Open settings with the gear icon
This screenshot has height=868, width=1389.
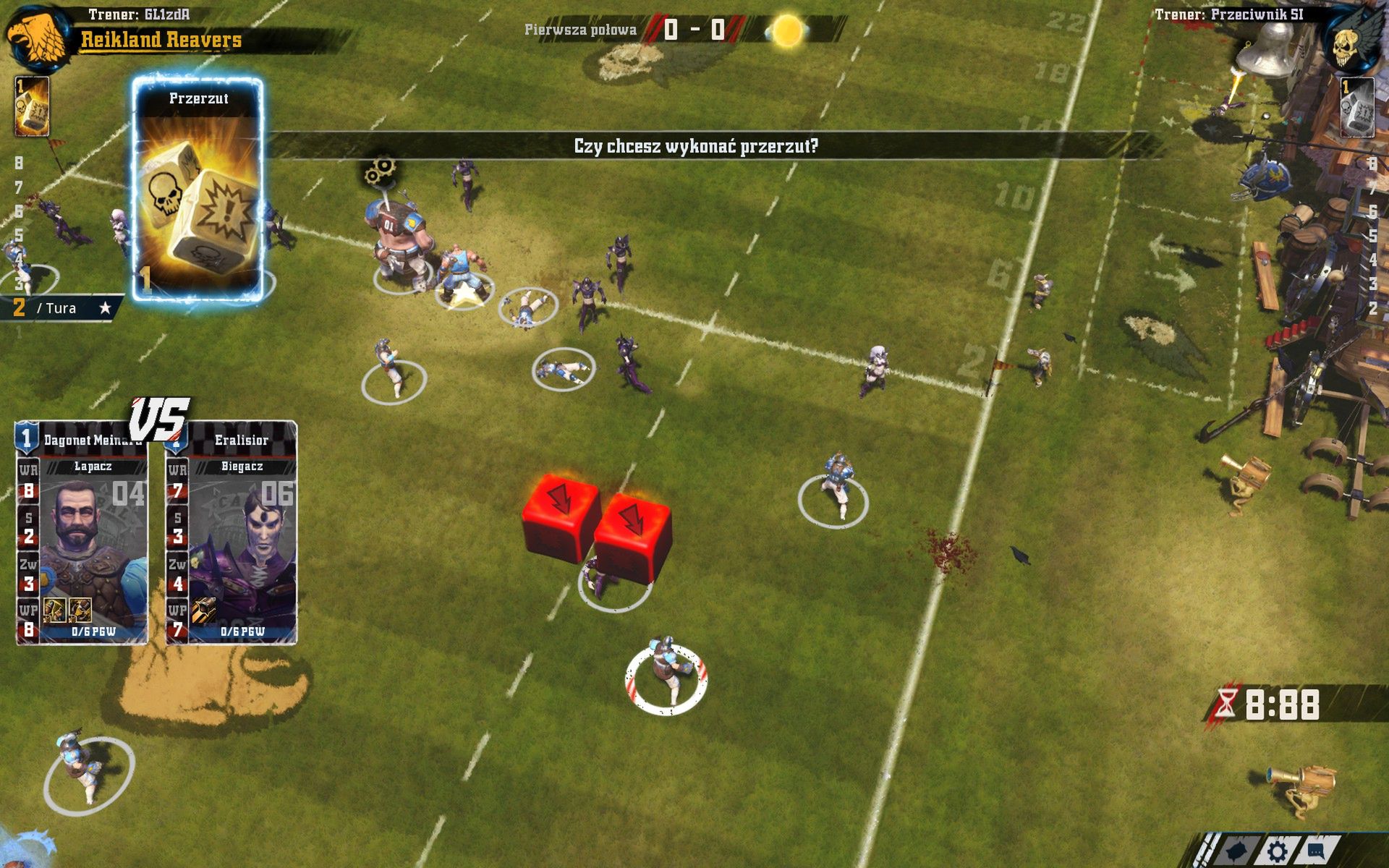(1276, 852)
